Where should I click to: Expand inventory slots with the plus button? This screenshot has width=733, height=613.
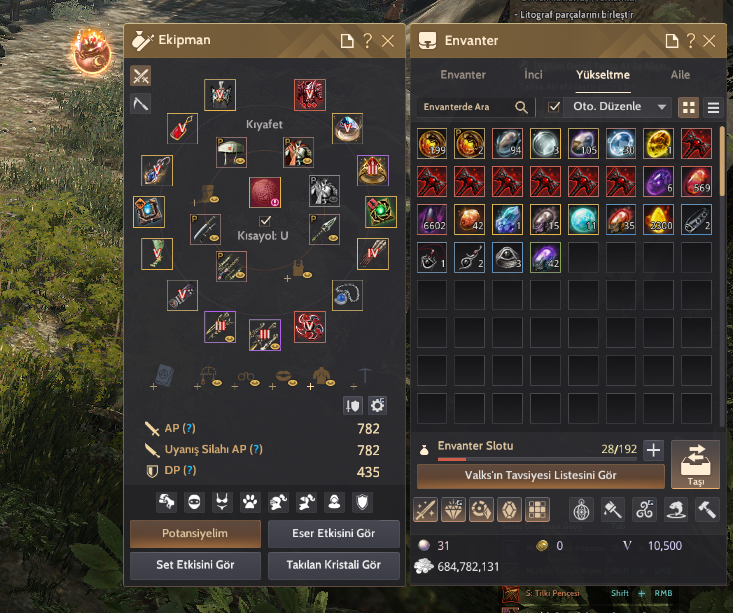click(653, 450)
